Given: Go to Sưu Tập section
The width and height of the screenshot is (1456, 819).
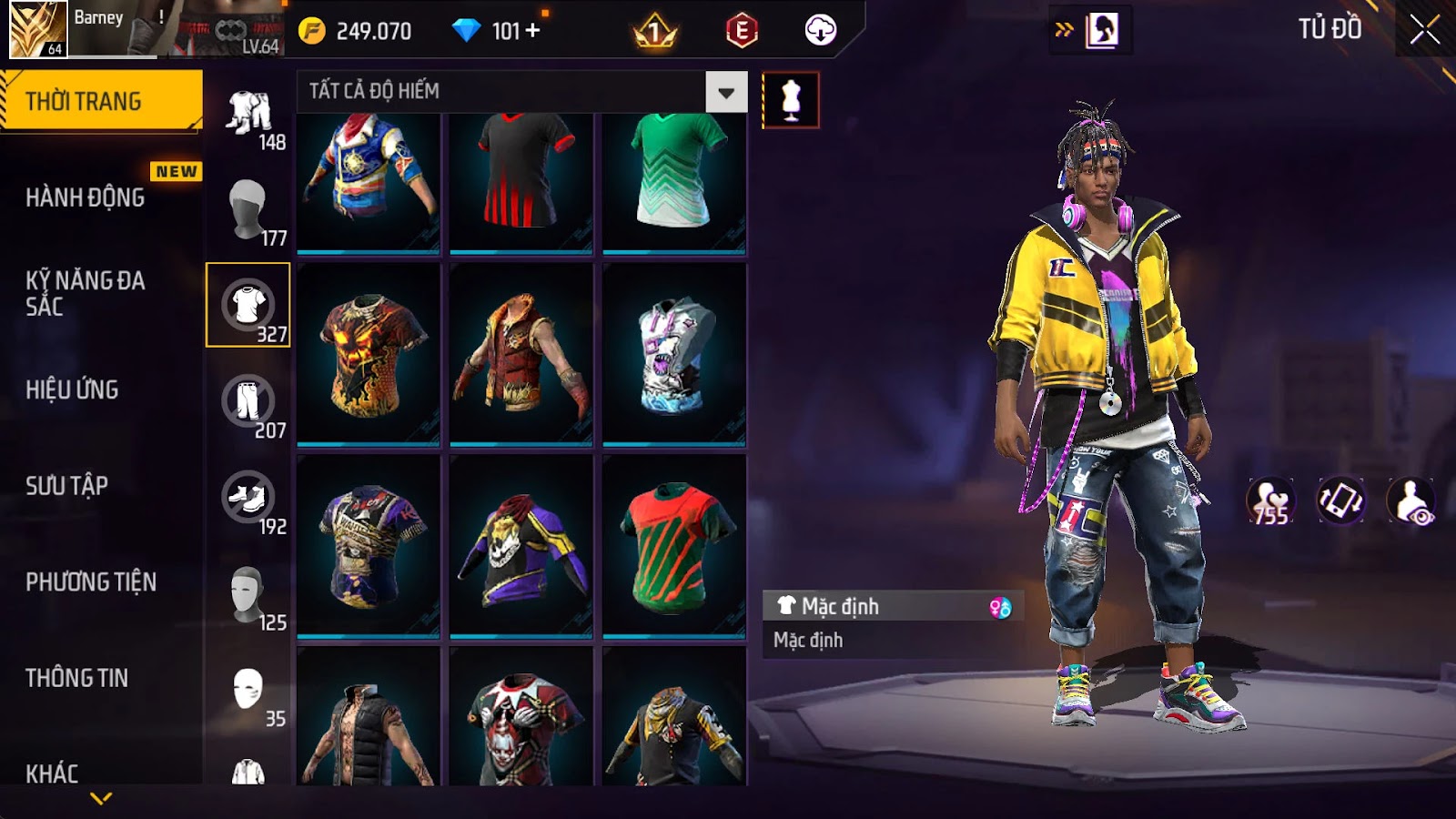Looking at the screenshot, I should coord(67,486).
